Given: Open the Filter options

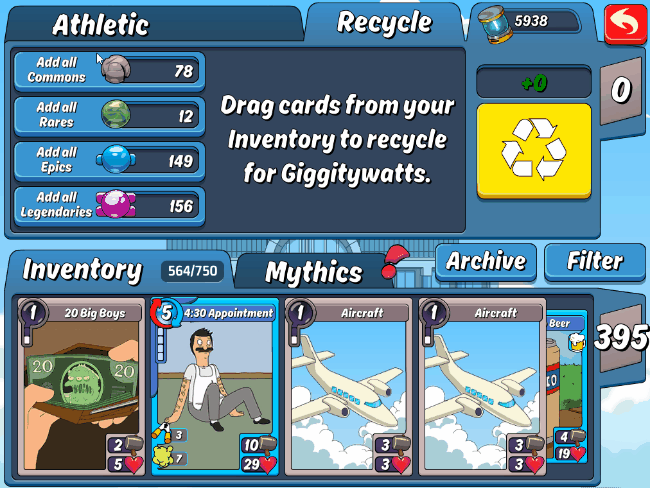Looking at the screenshot, I should coord(594,262).
